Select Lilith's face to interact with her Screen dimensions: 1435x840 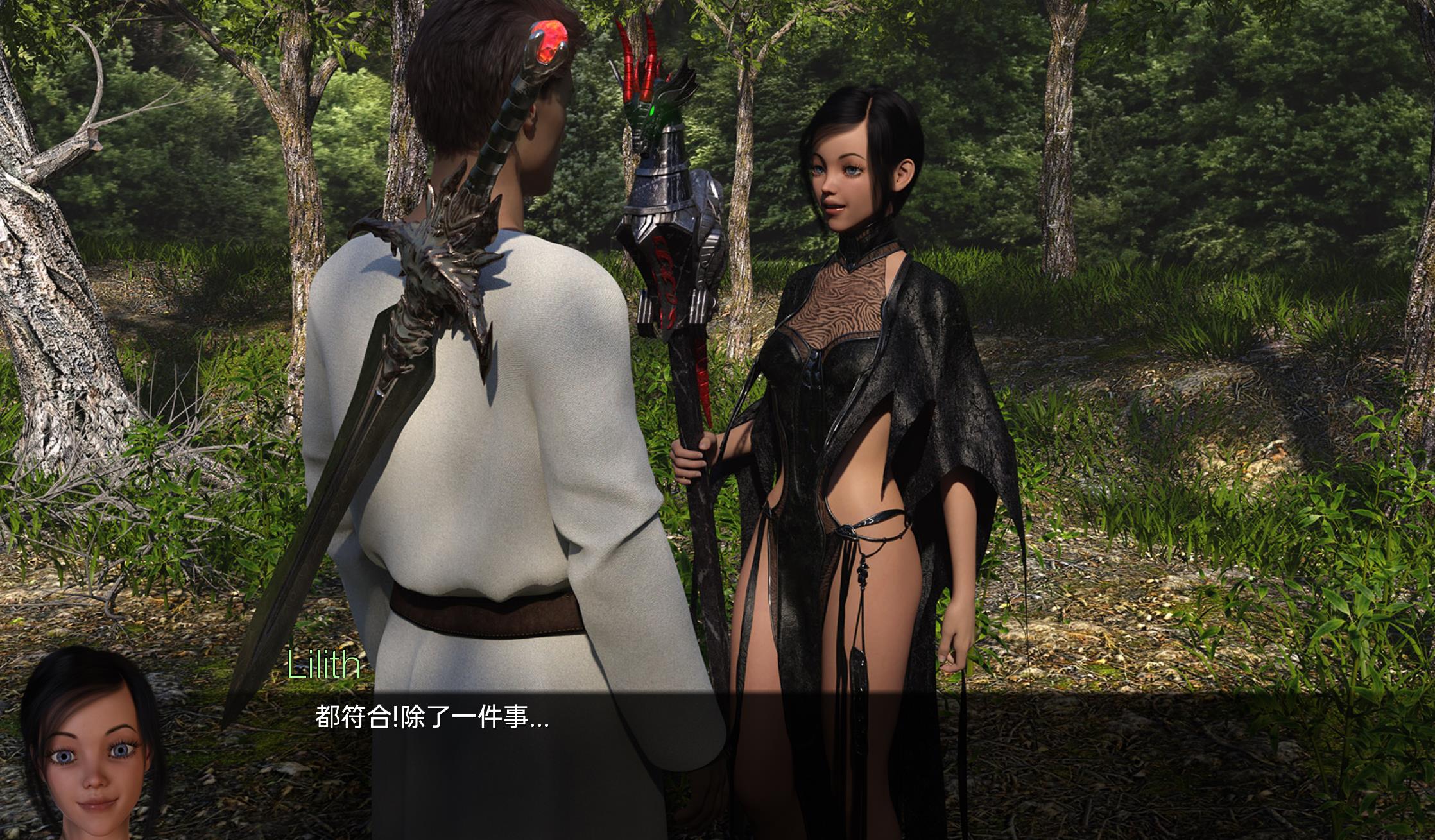(x=847, y=173)
